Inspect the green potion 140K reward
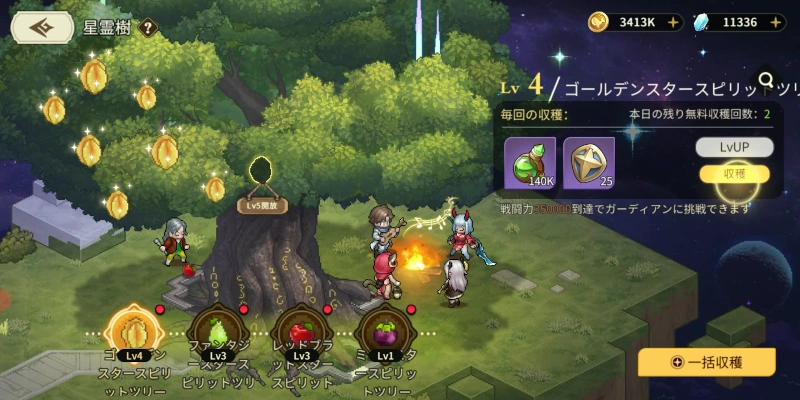This screenshot has width=800, height=400. click(532, 162)
